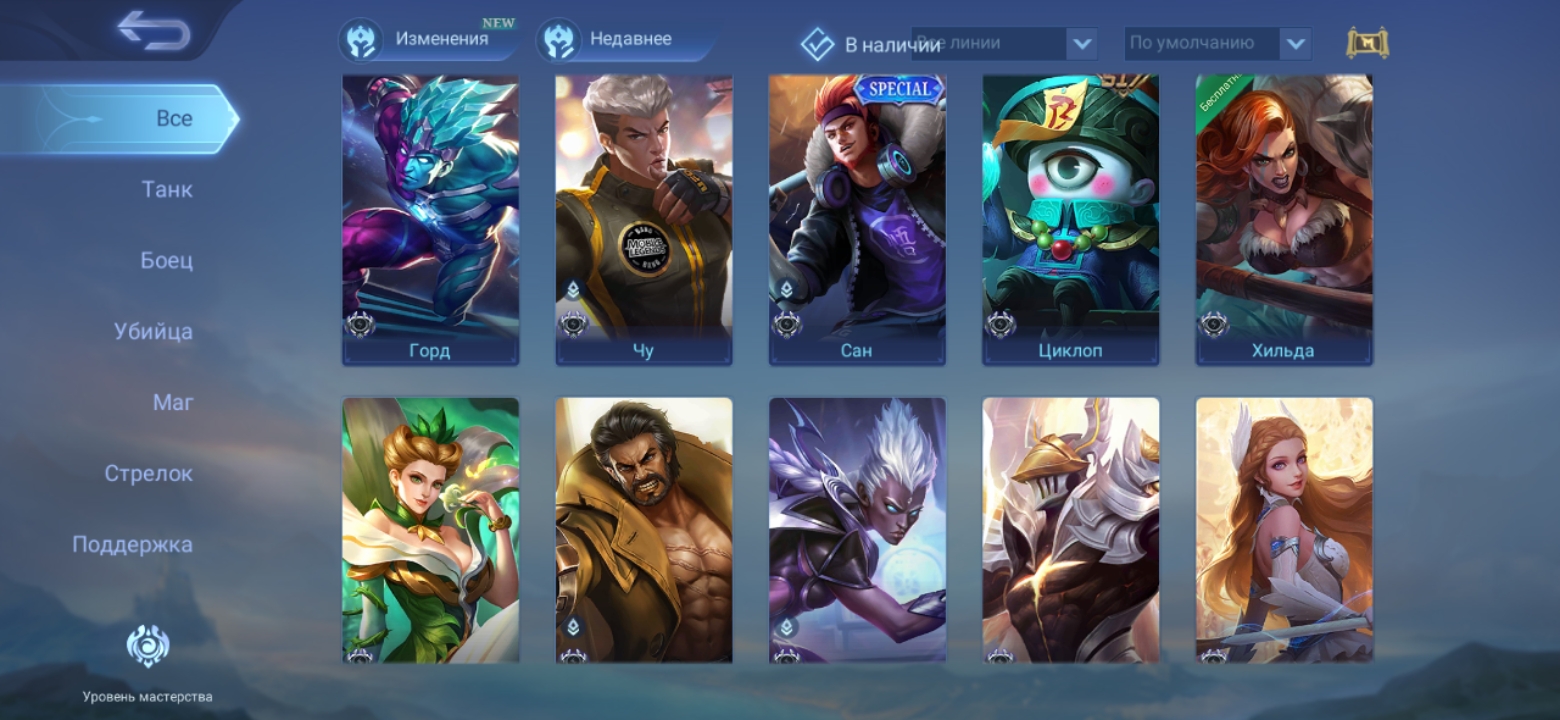Go back with the return arrow
This screenshot has width=1560, height=720.
(x=153, y=30)
